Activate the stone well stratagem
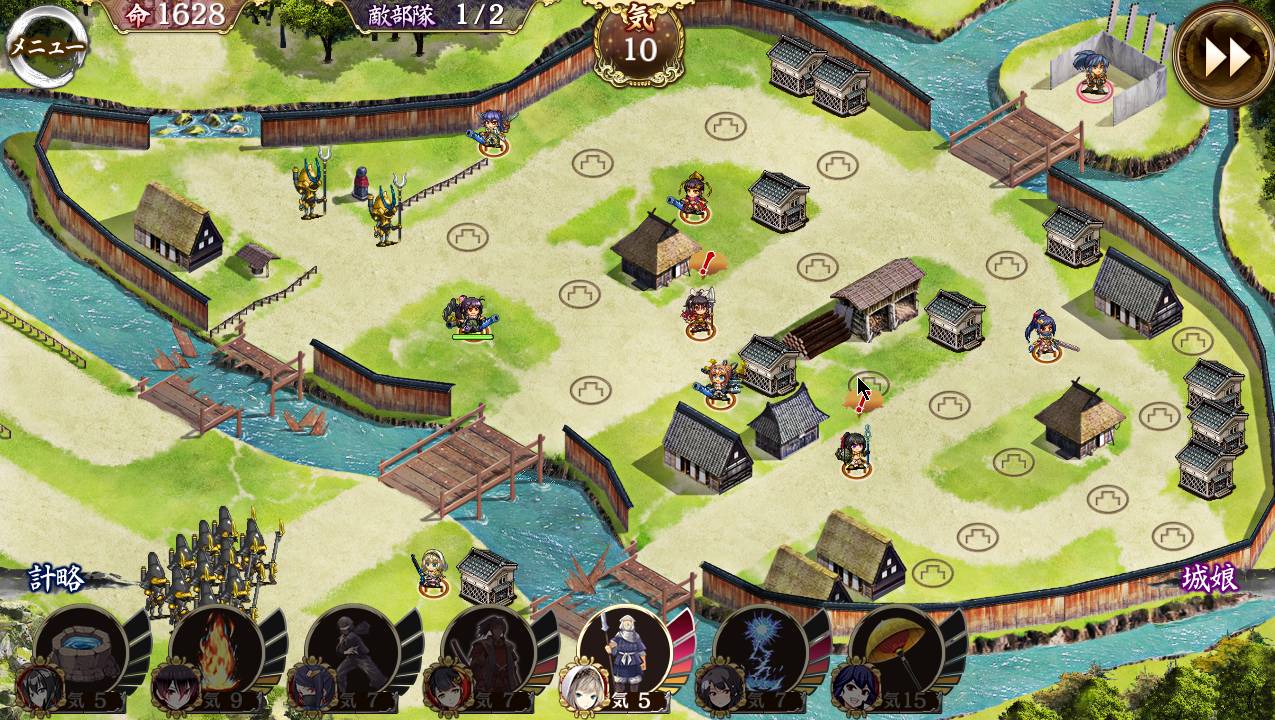Screen dimensions: 1275x720 (82, 651)
